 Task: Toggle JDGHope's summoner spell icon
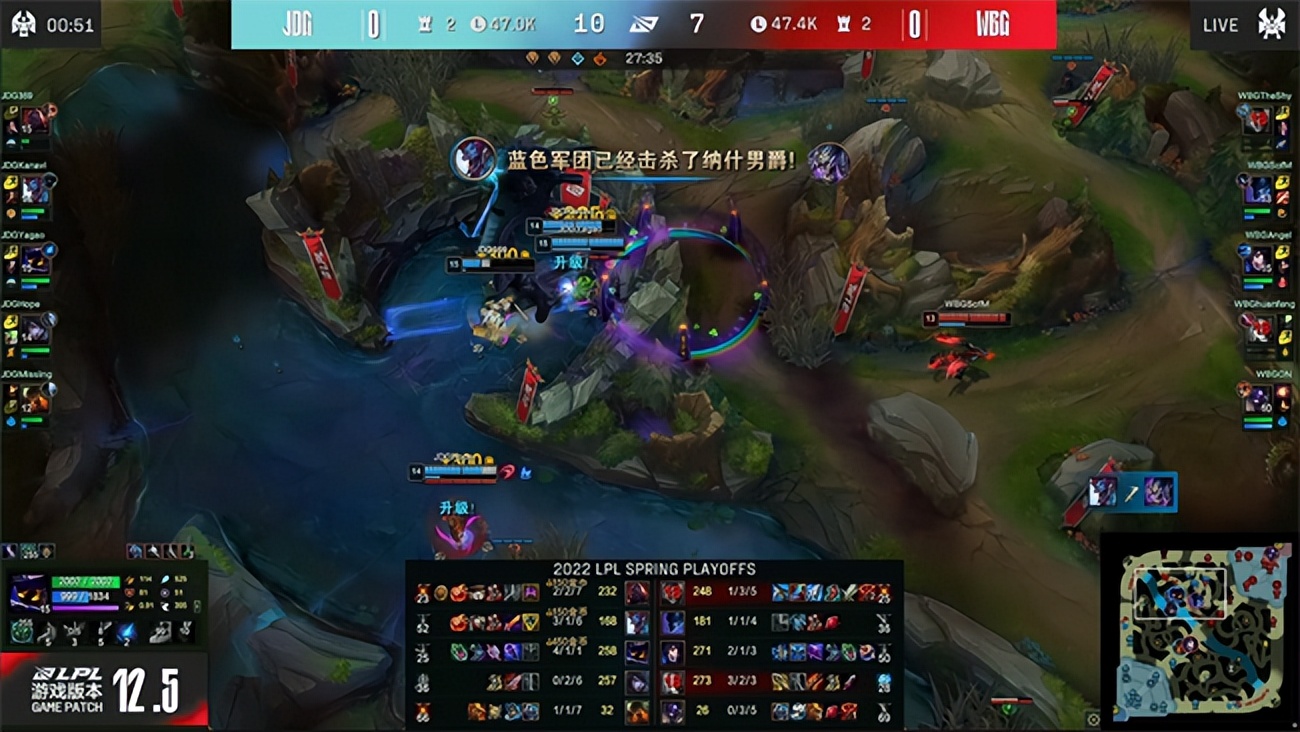(10, 322)
